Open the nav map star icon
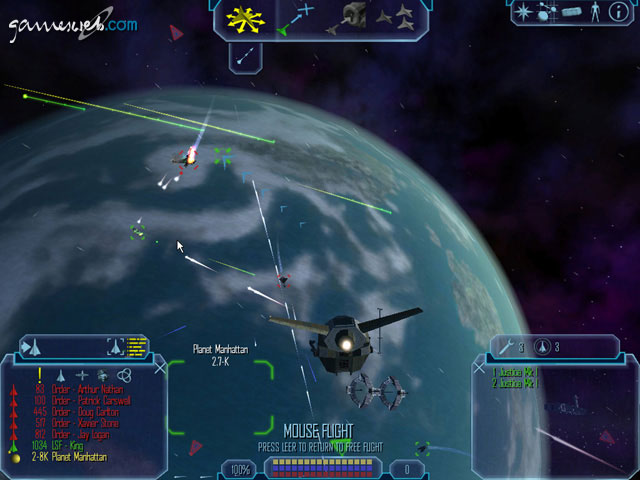 click(523, 12)
